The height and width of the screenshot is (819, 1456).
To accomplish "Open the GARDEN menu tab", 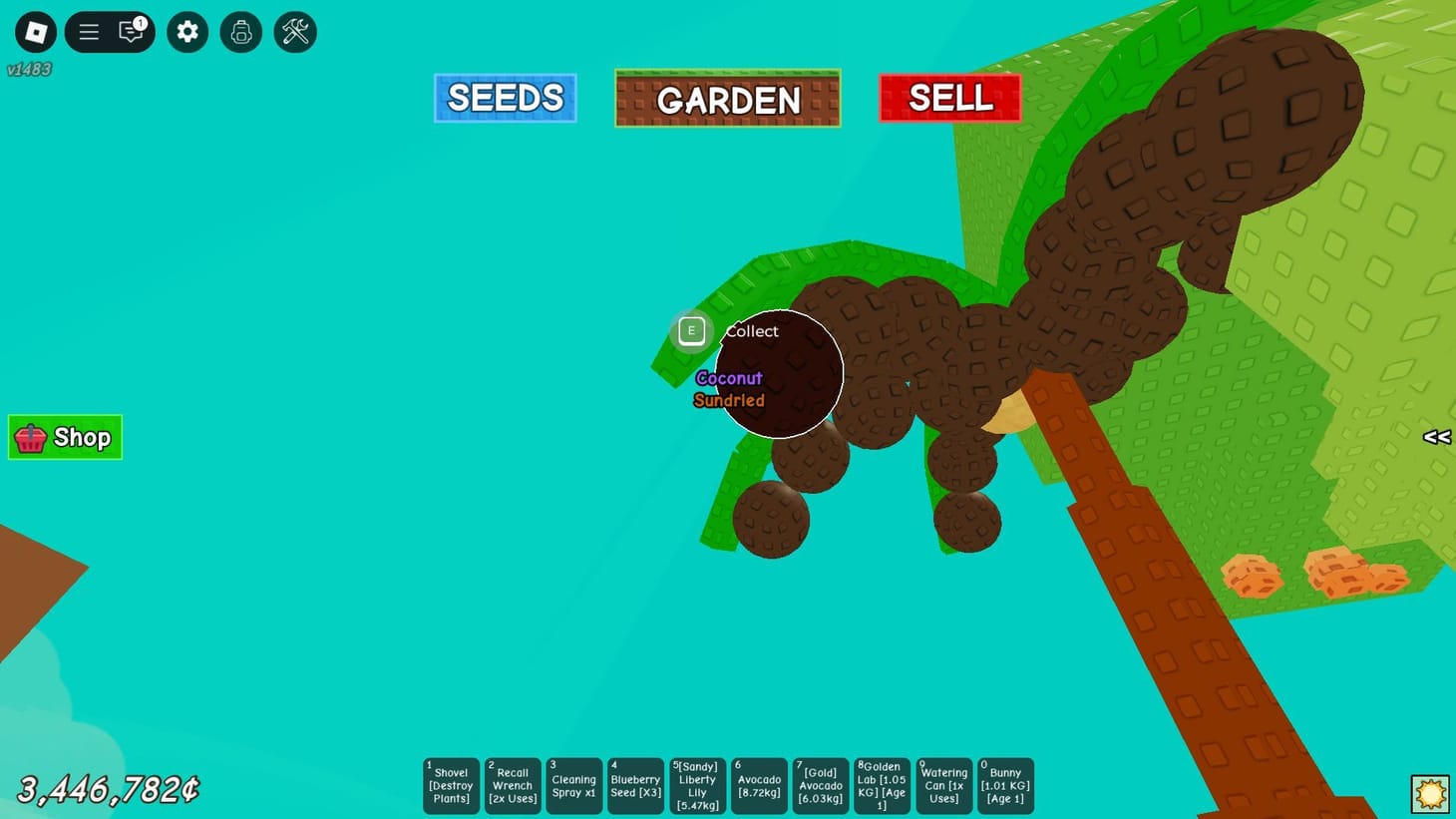I will tap(727, 97).
